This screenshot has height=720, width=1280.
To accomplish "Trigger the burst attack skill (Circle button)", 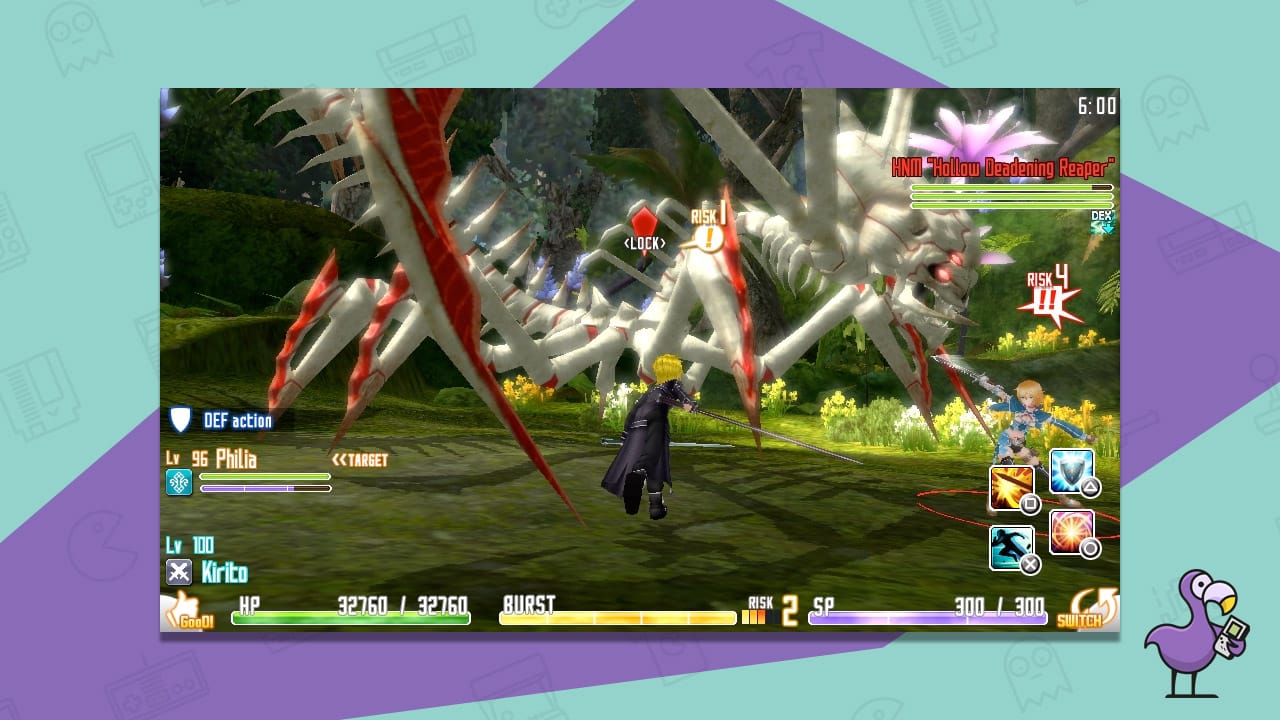I will [x=1073, y=534].
